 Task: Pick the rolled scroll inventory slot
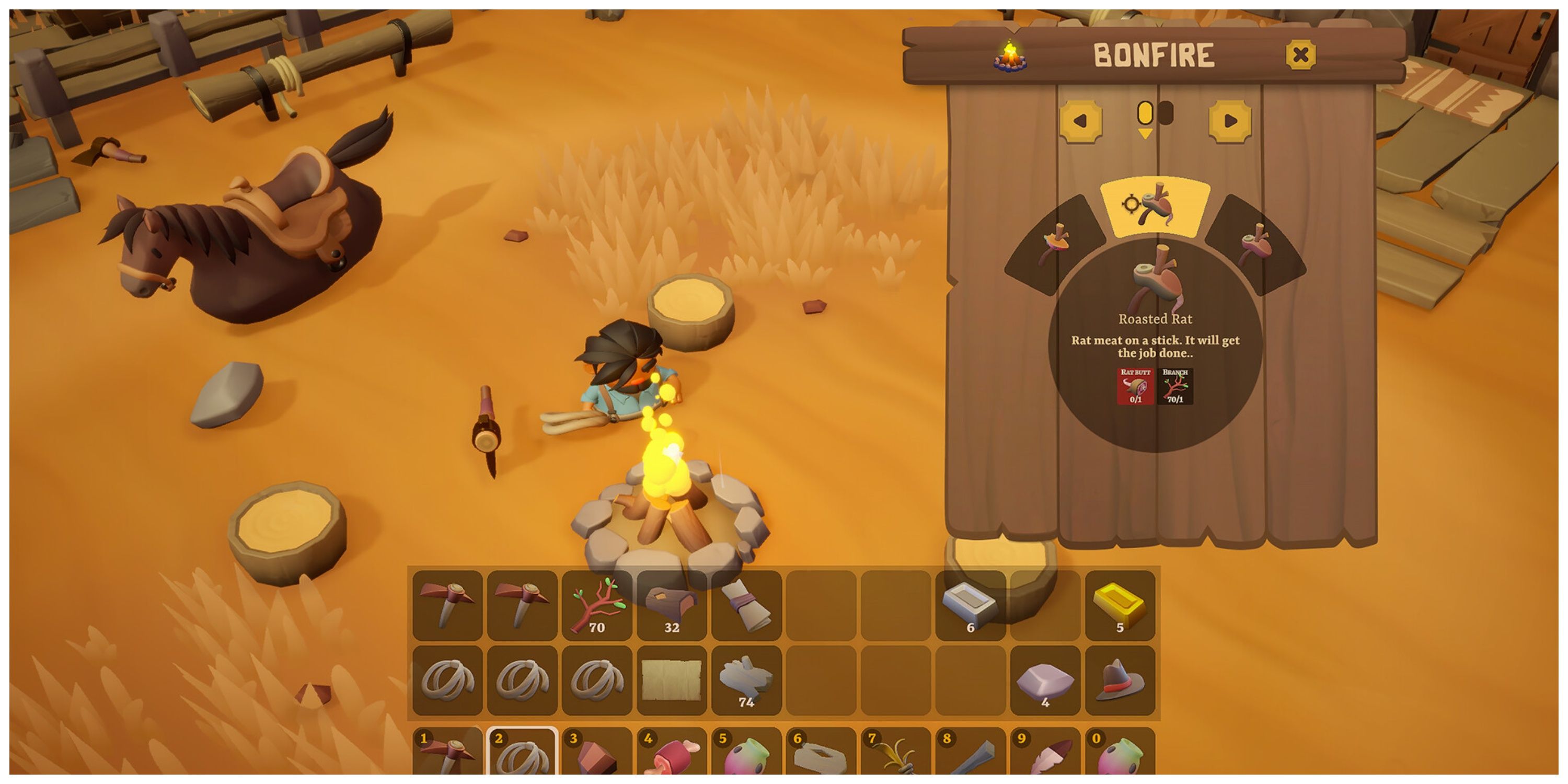pyautogui.click(x=746, y=605)
